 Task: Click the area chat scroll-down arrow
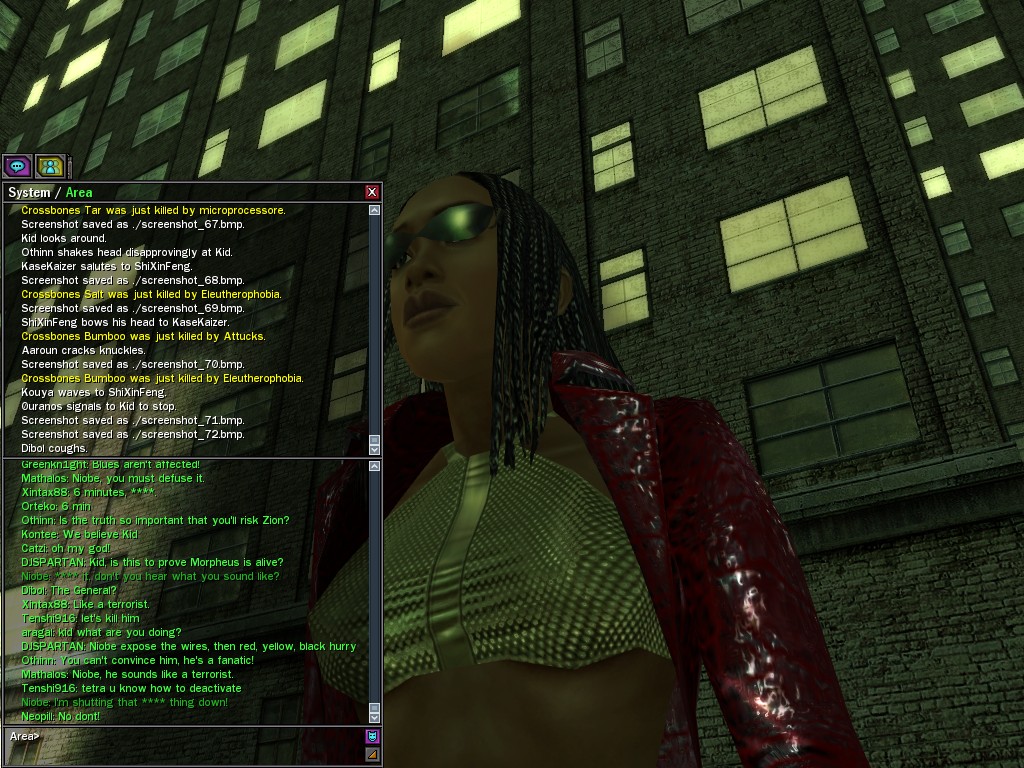click(375, 716)
